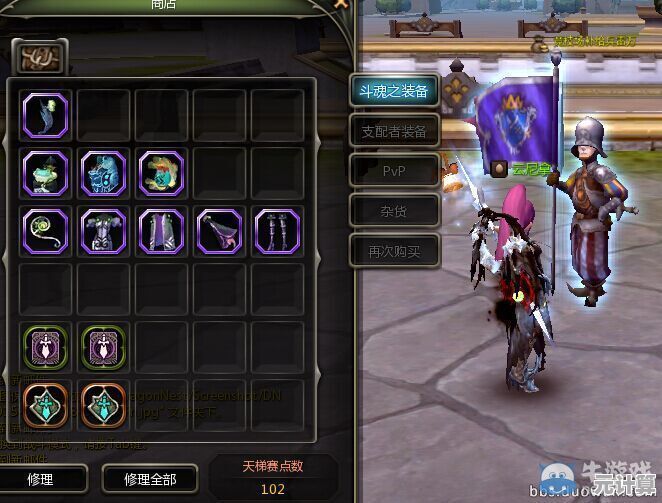Screen dimensions: 662x503
Task: Choose the purple glove item
Action: tap(219, 230)
